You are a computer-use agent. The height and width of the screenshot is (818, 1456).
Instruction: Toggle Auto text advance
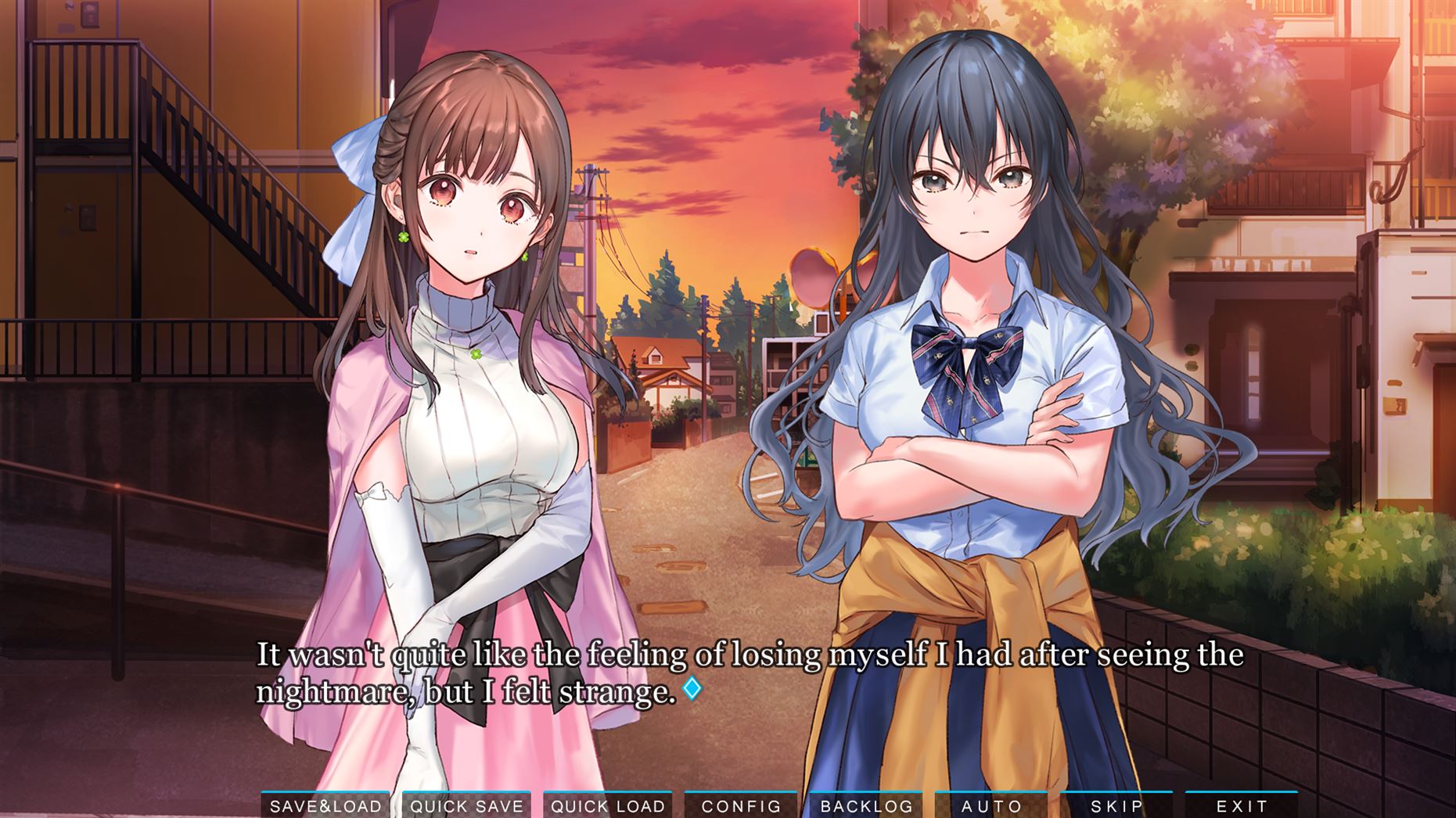pos(991,805)
